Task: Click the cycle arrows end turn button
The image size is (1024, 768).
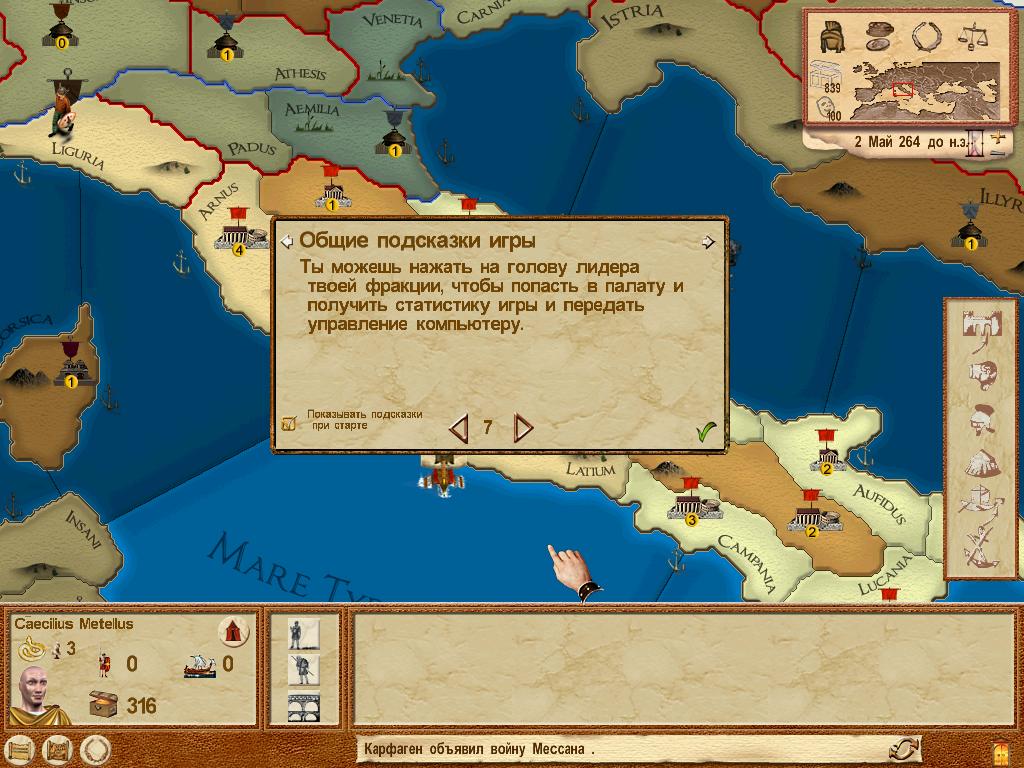Action: (905, 749)
